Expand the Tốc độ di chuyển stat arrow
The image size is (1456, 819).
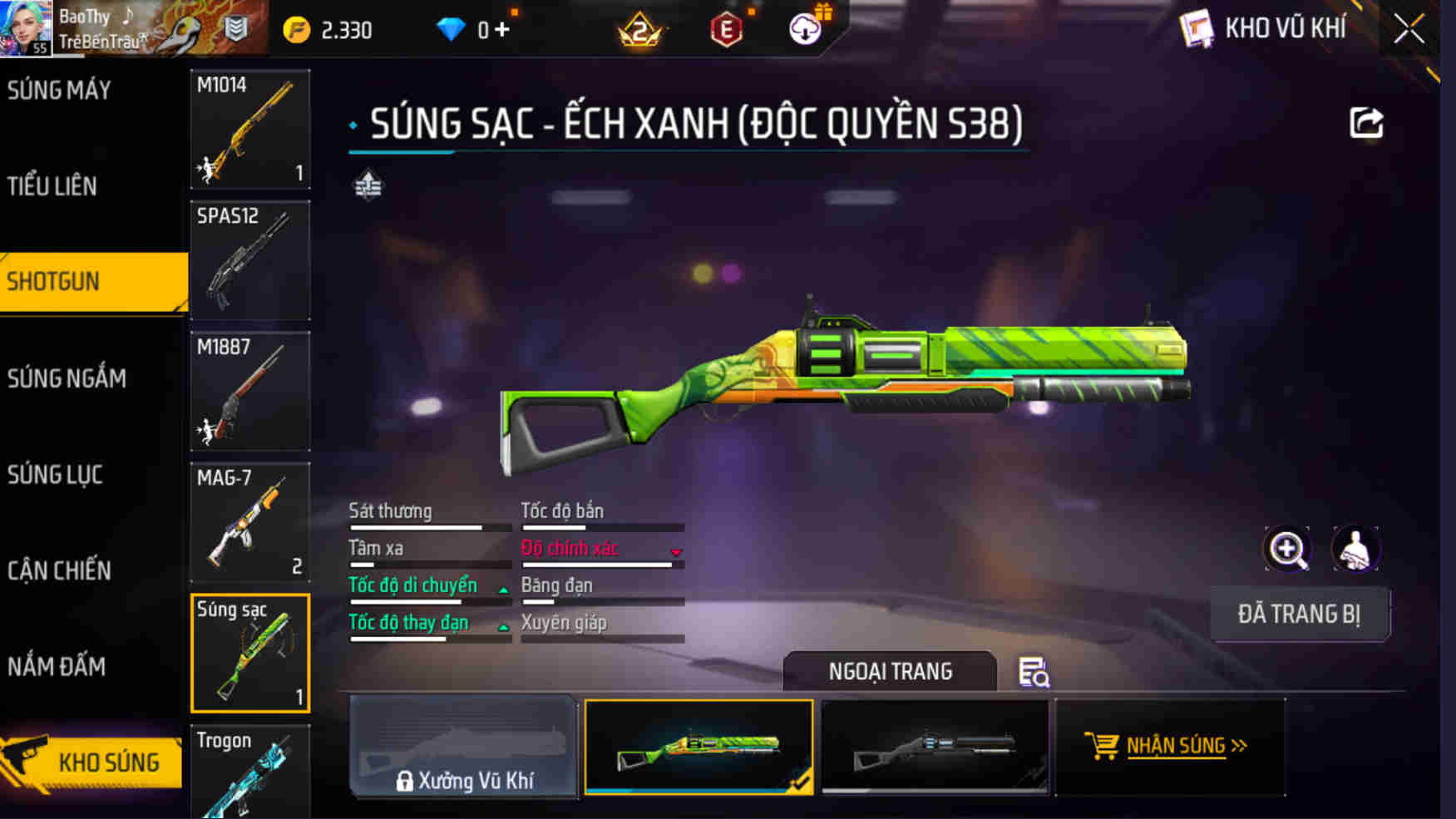(x=503, y=588)
